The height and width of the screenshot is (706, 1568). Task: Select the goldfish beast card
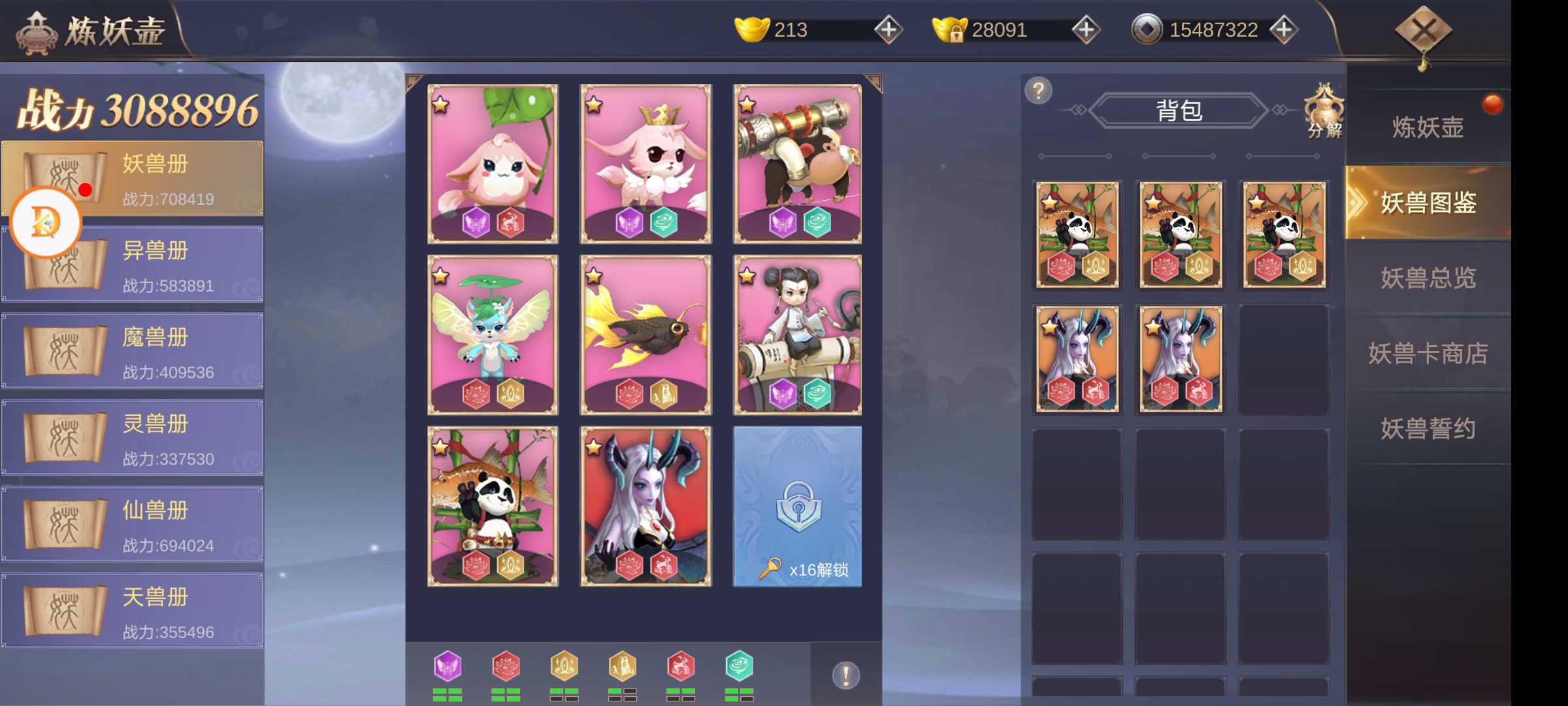pos(645,335)
